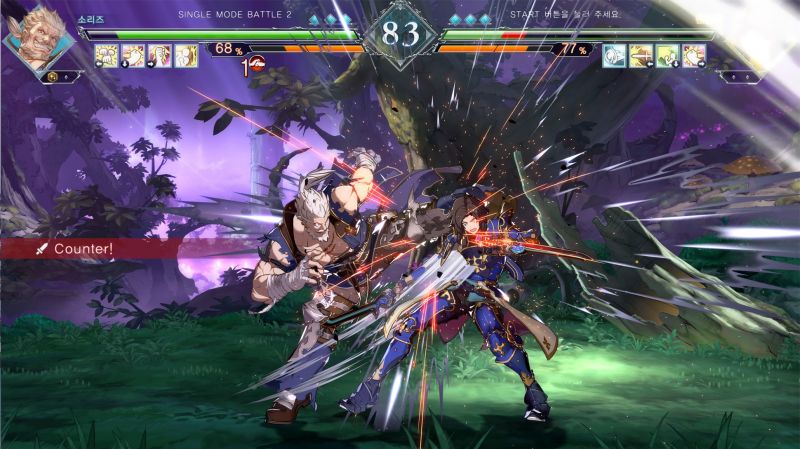Select Katalina's sword thrust left-arrow skill
The width and height of the screenshot is (800, 449).
coord(641,56)
